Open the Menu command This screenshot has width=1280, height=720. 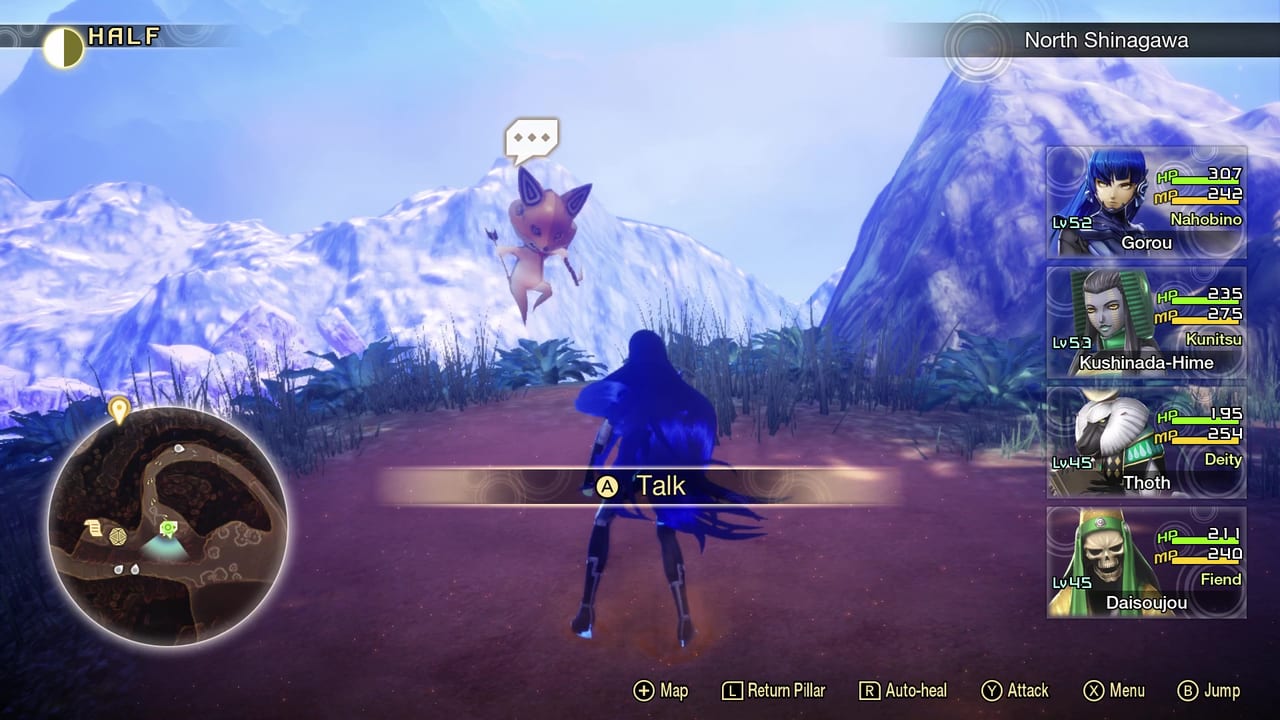point(1114,691)
